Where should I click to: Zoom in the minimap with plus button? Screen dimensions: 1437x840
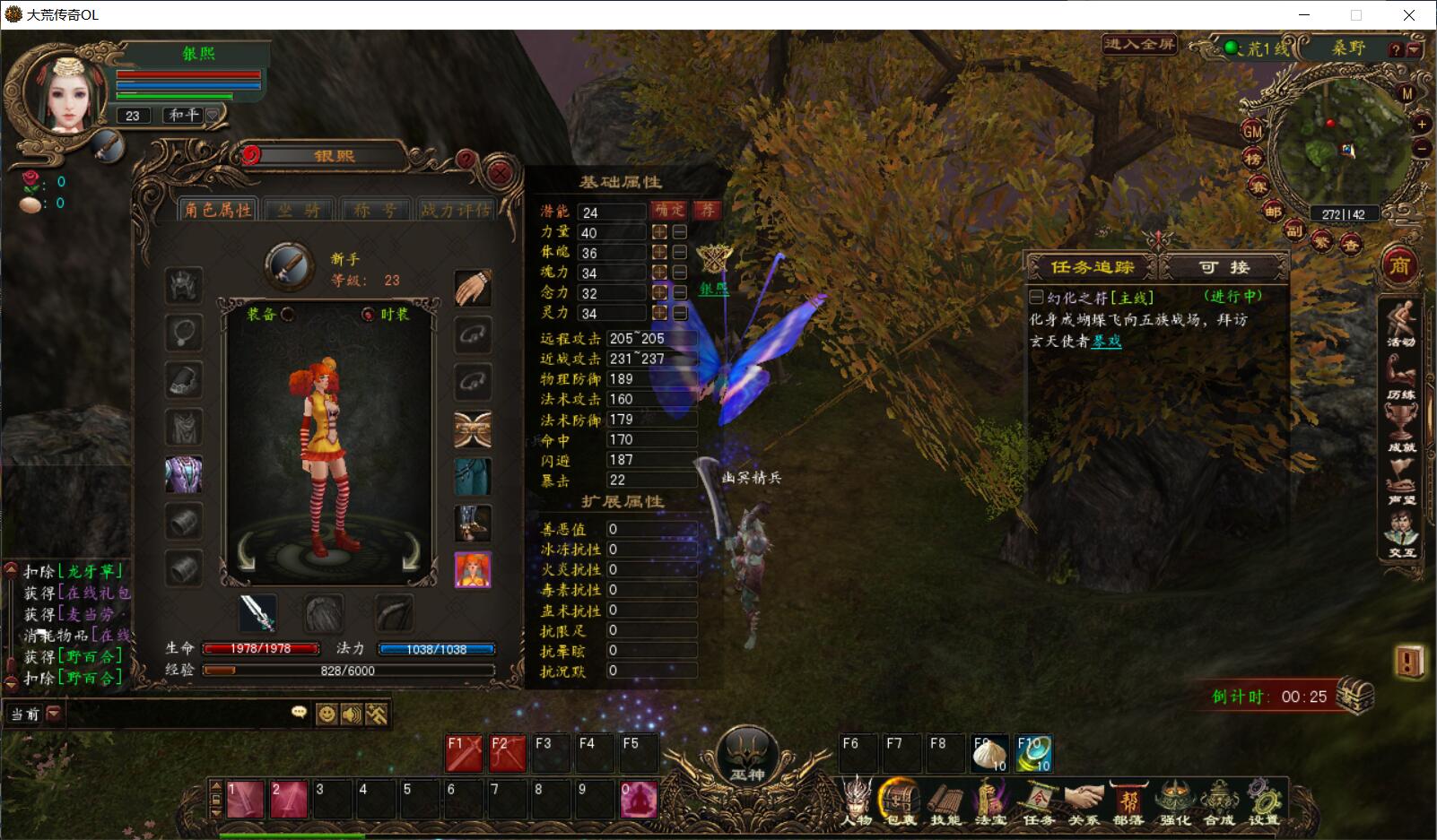point(1422,125)
